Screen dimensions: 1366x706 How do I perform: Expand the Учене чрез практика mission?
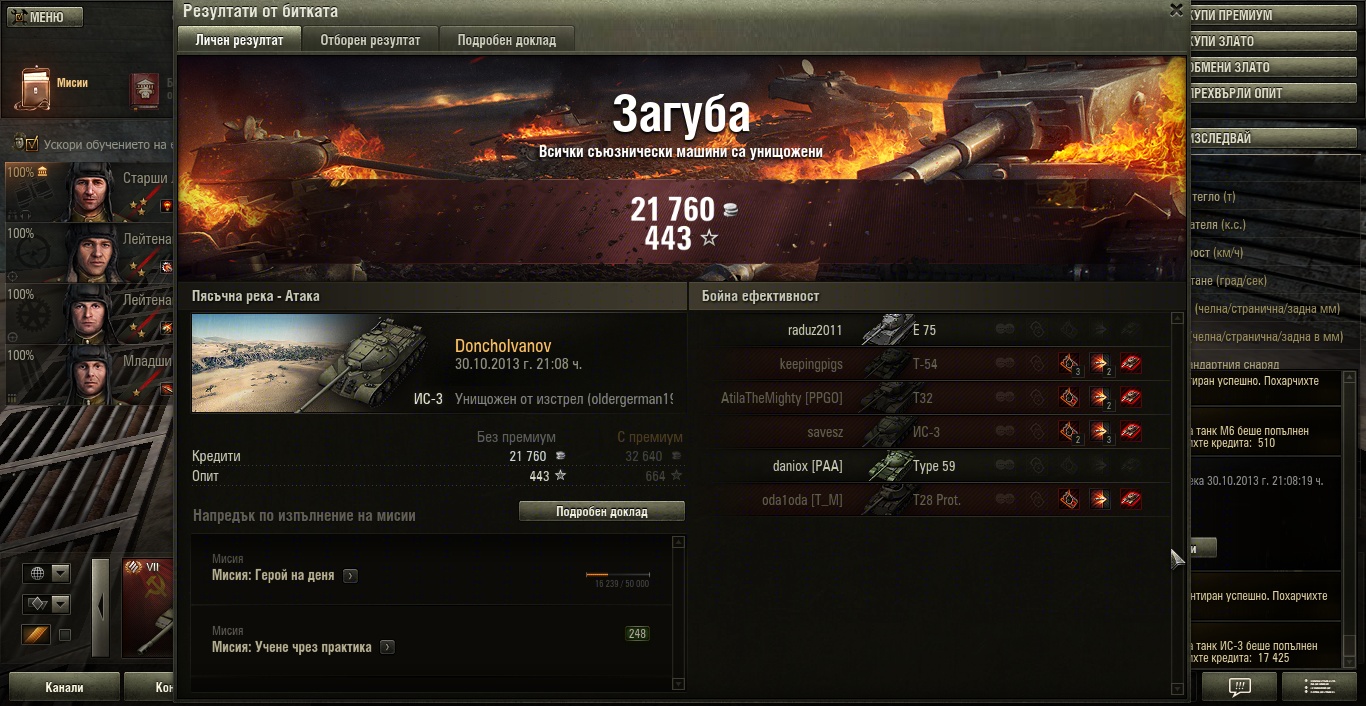point(387,647)
